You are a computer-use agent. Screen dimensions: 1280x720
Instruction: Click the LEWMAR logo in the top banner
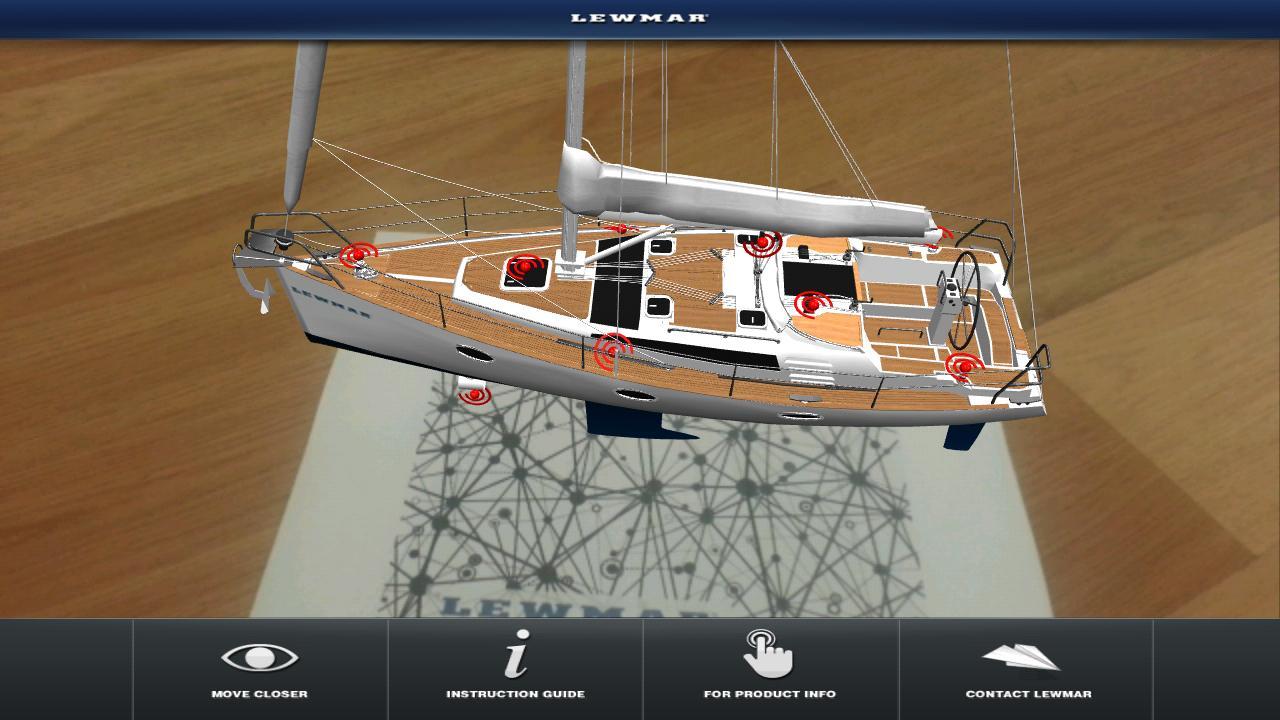tap(640, 17)
